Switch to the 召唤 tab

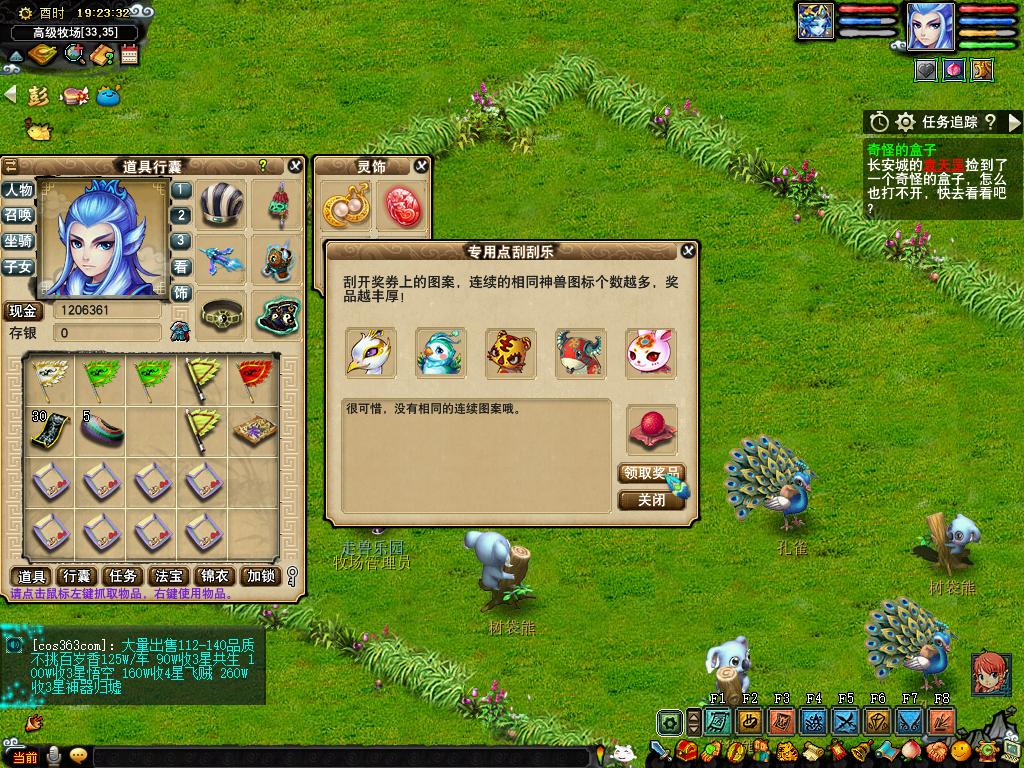pyautogui.click(x=18, y=215)
